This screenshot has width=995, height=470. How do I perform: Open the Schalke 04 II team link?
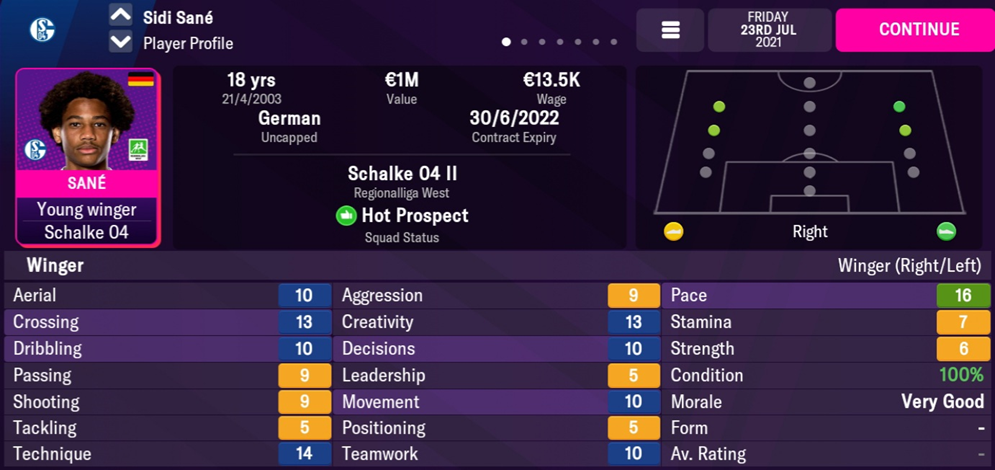pos(402,174)
